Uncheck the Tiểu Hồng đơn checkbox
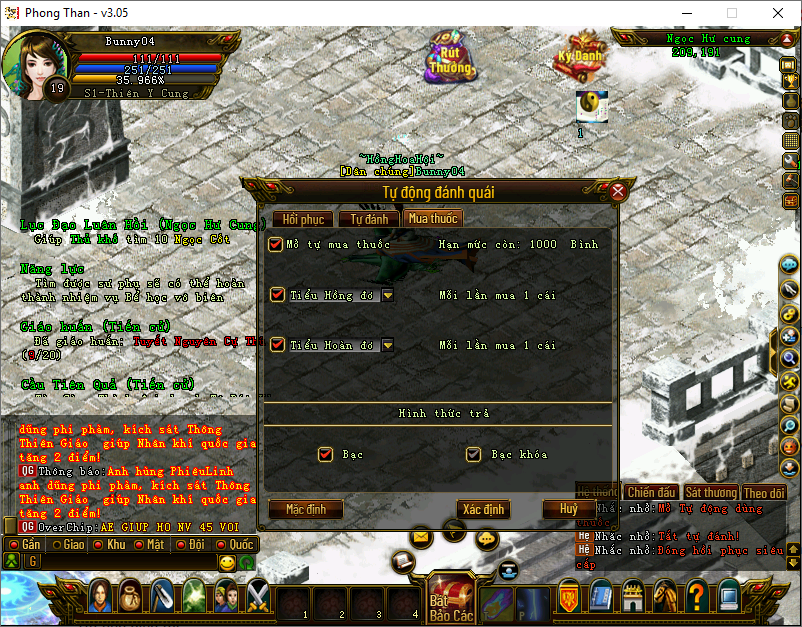The width and height of the screenshot is (802, 627). (x=277, y=295)
